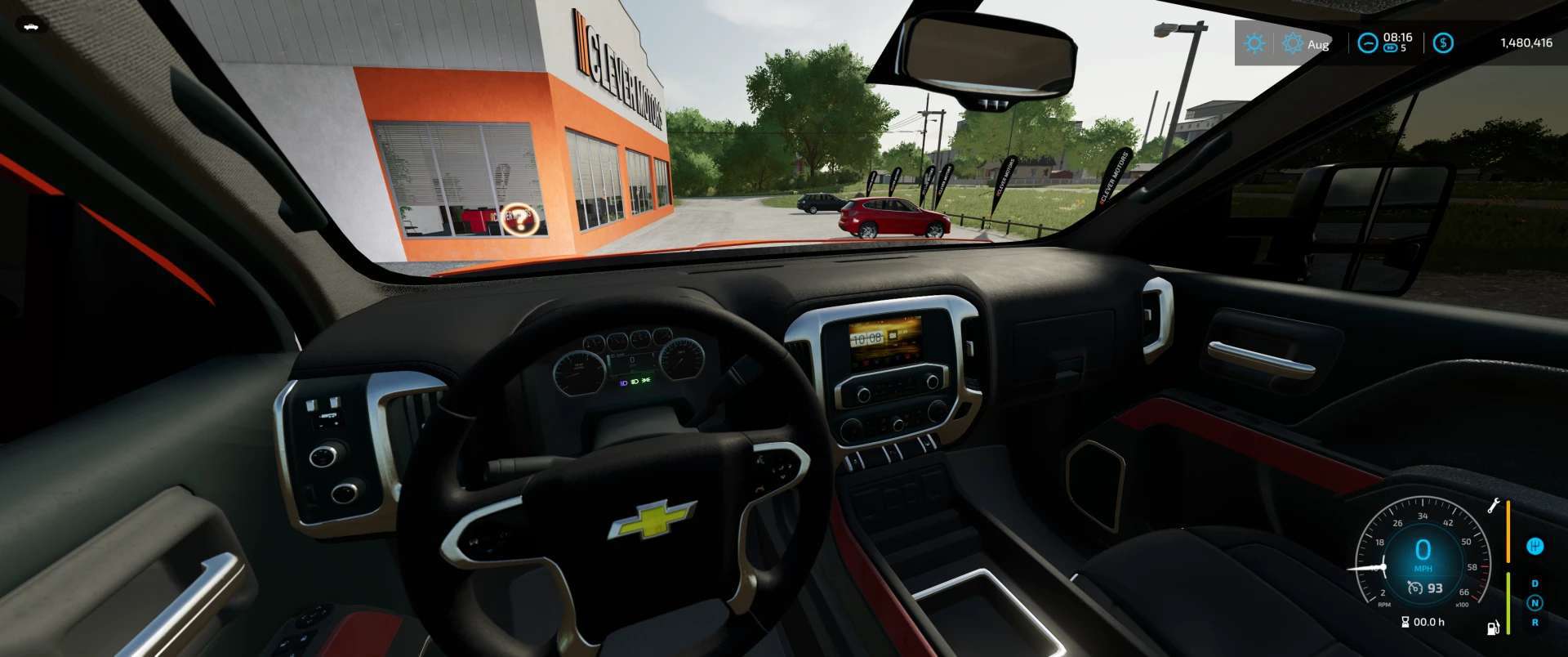Viewport: 1568px width, 657px height.
Task: Click the wrench vehicle damage icon
Action: (x=1494, y=506)
